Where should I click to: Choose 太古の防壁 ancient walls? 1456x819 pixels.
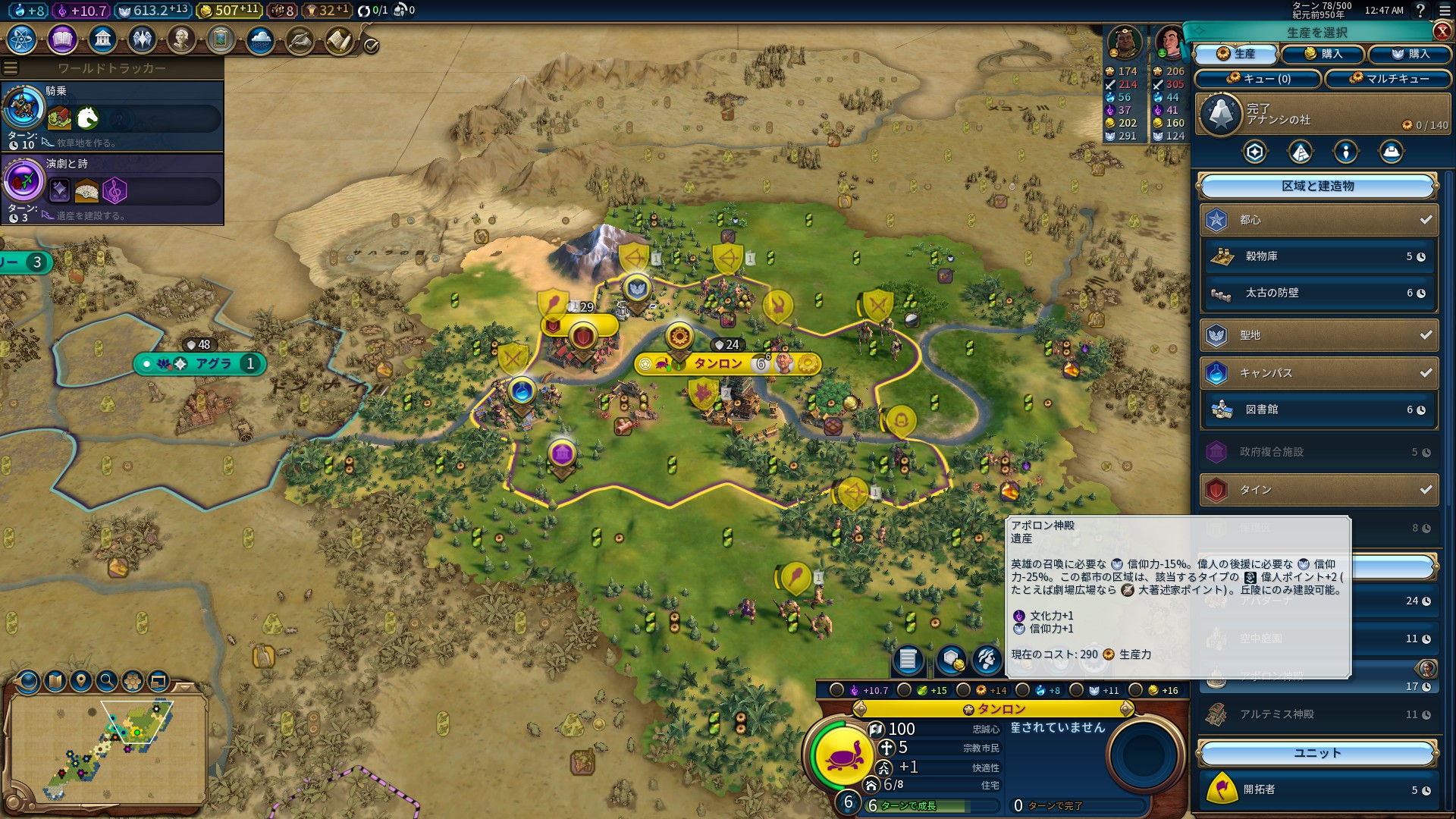[x=1319, y=293]
